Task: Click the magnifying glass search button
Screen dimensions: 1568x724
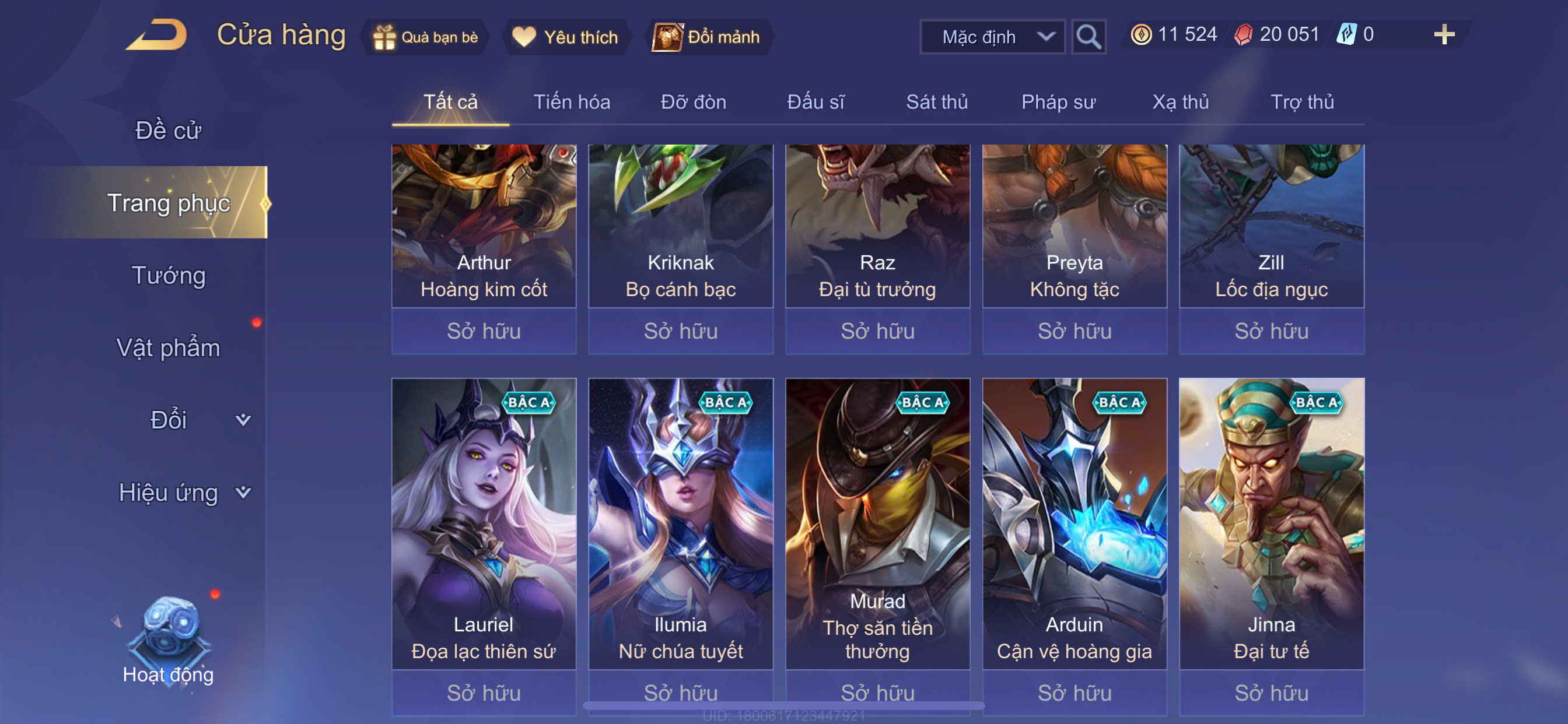Action: (x=1088, y=37)
